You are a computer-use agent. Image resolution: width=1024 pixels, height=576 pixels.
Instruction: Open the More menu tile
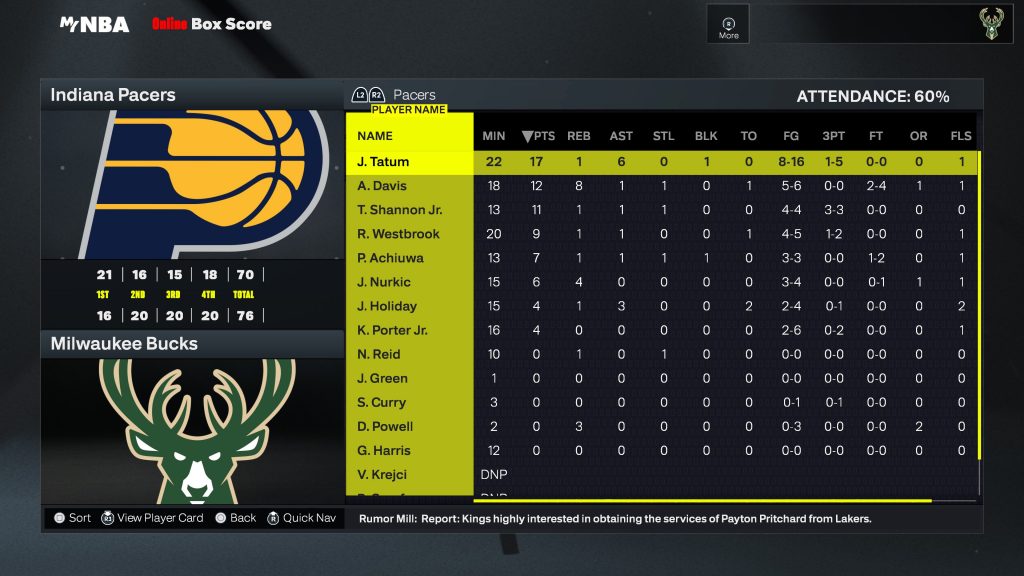pyautogui.click(x=728, y=26)
